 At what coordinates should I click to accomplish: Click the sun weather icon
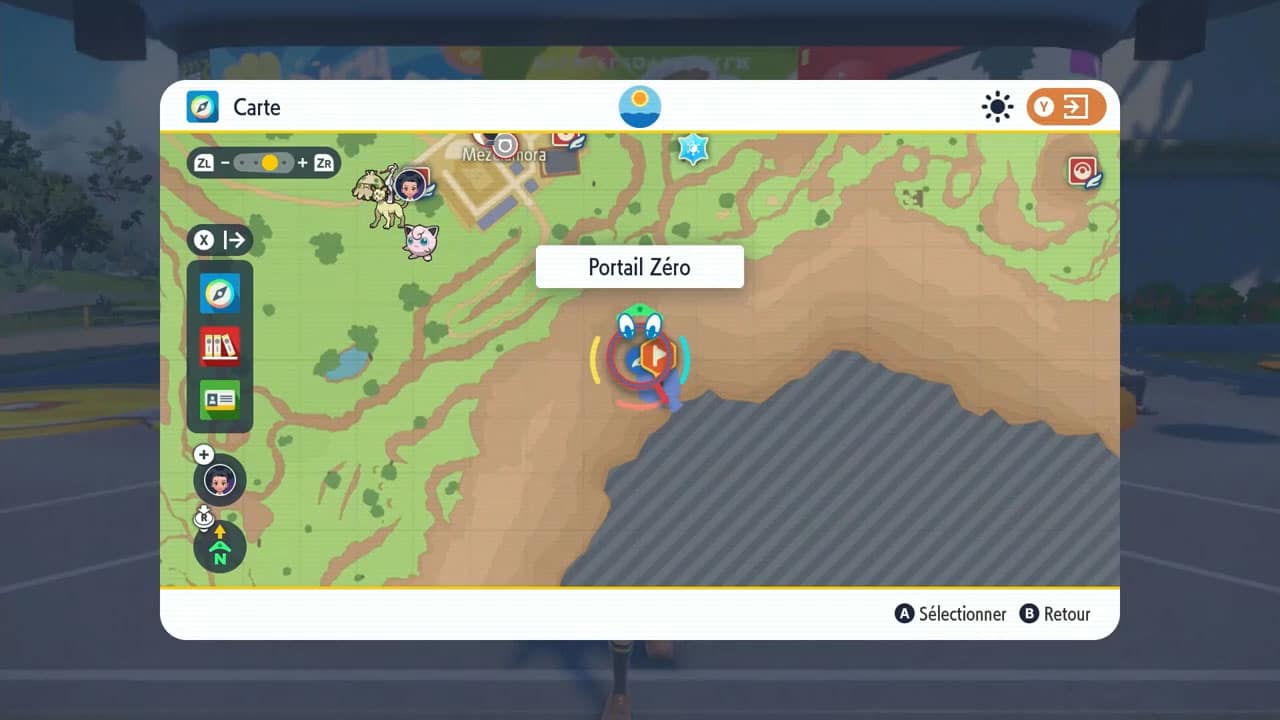[x=997, y=107]
